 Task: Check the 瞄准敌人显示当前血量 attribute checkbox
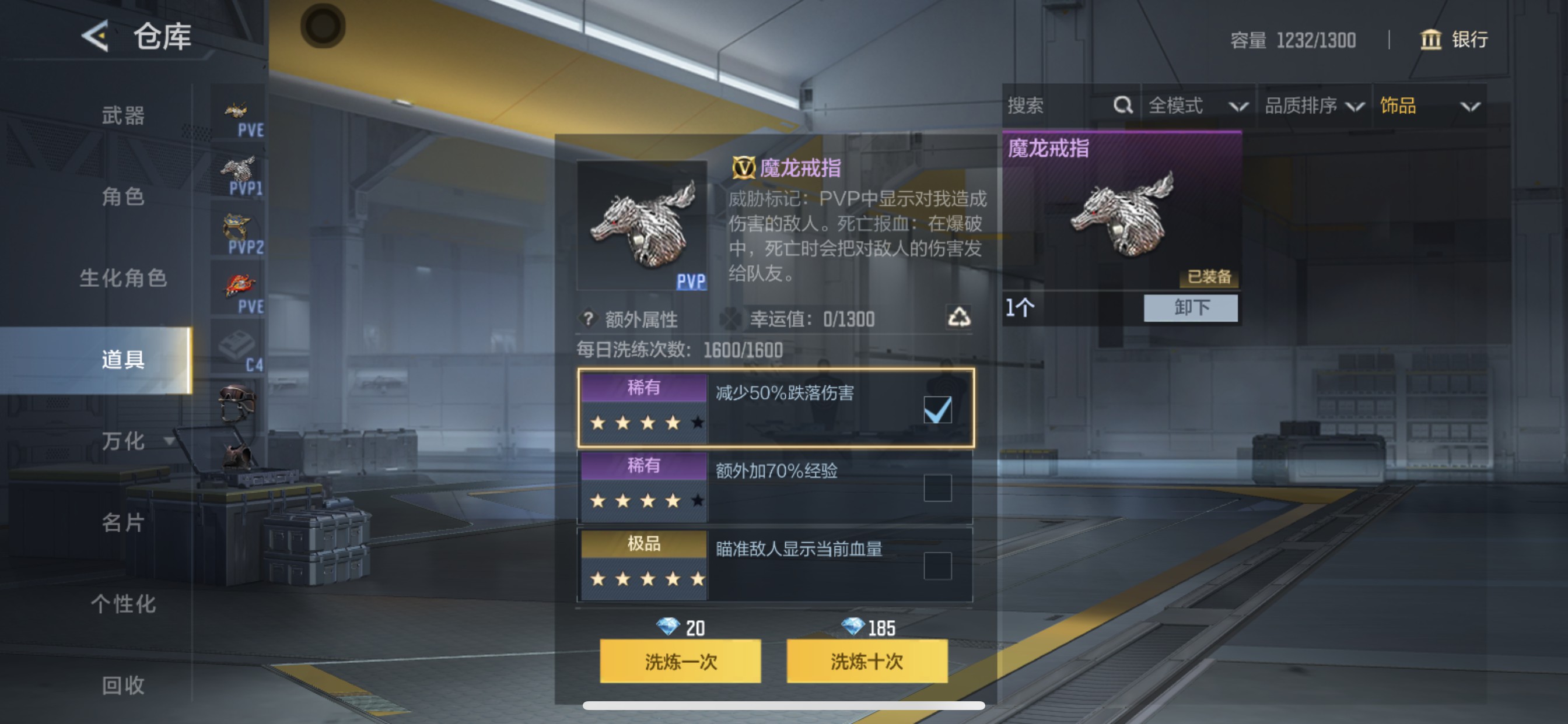click(937, 568)
